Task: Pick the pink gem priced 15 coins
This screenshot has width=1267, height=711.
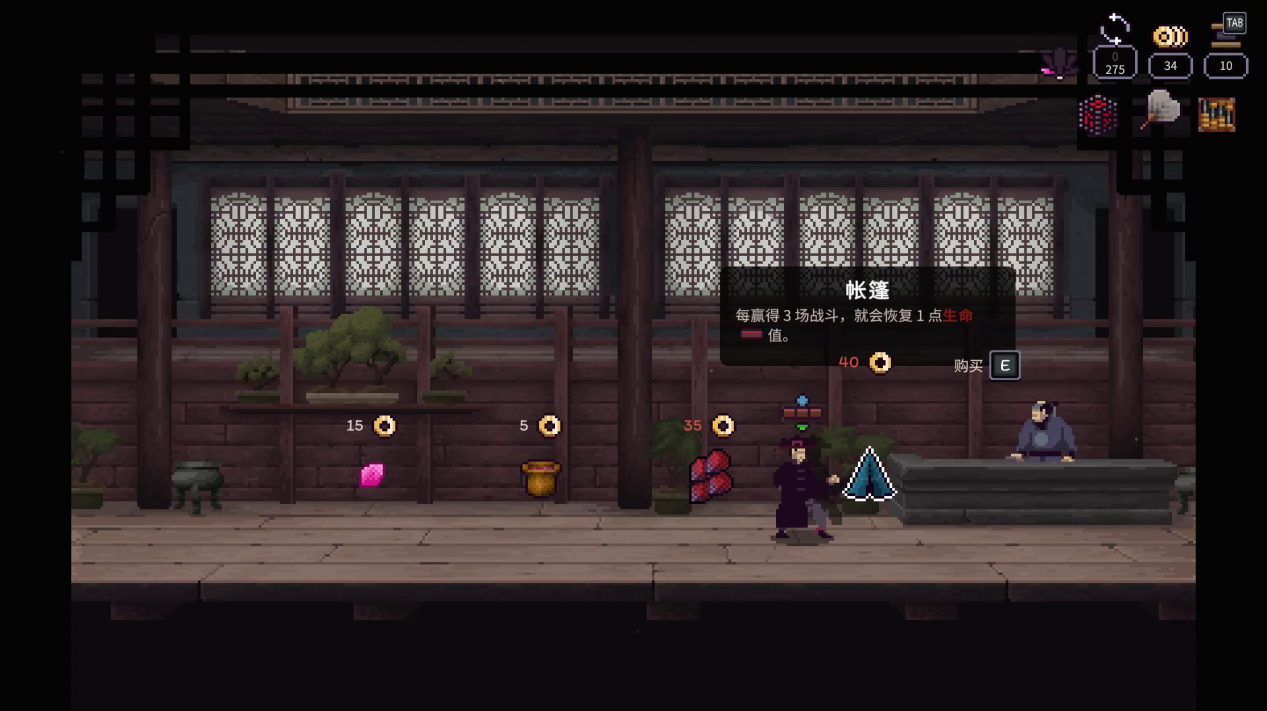Action: (372, 474)
